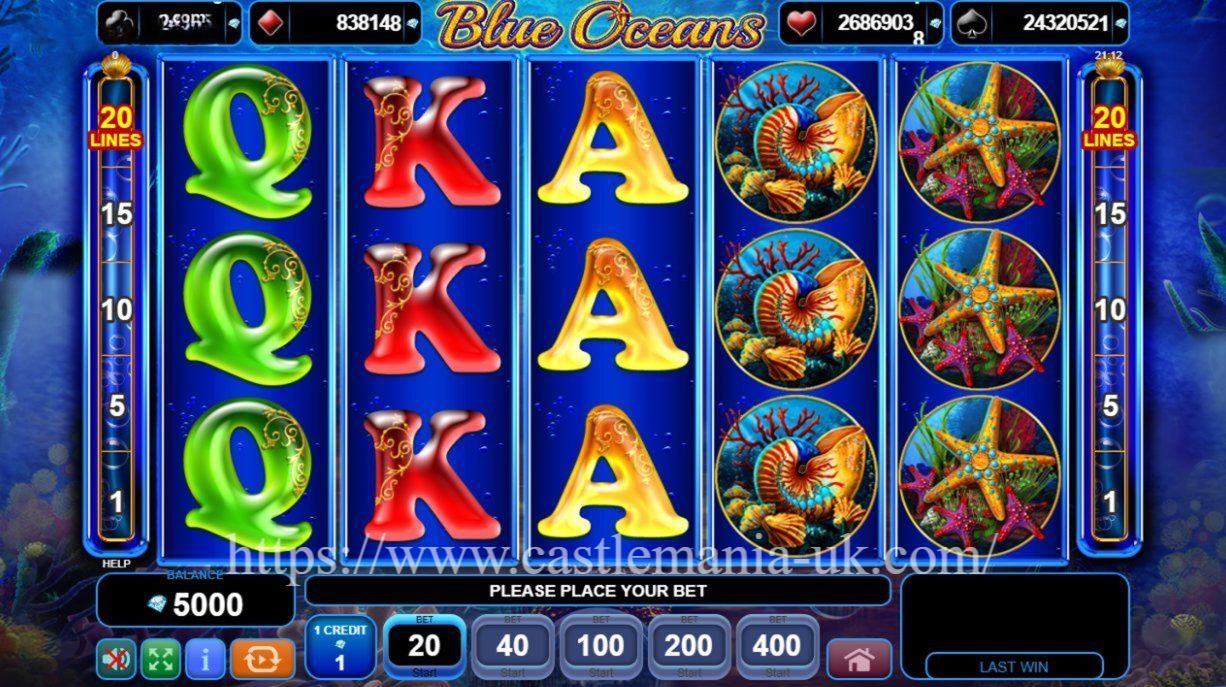Switch to fullscreen with the green arrows

point(160,659)
